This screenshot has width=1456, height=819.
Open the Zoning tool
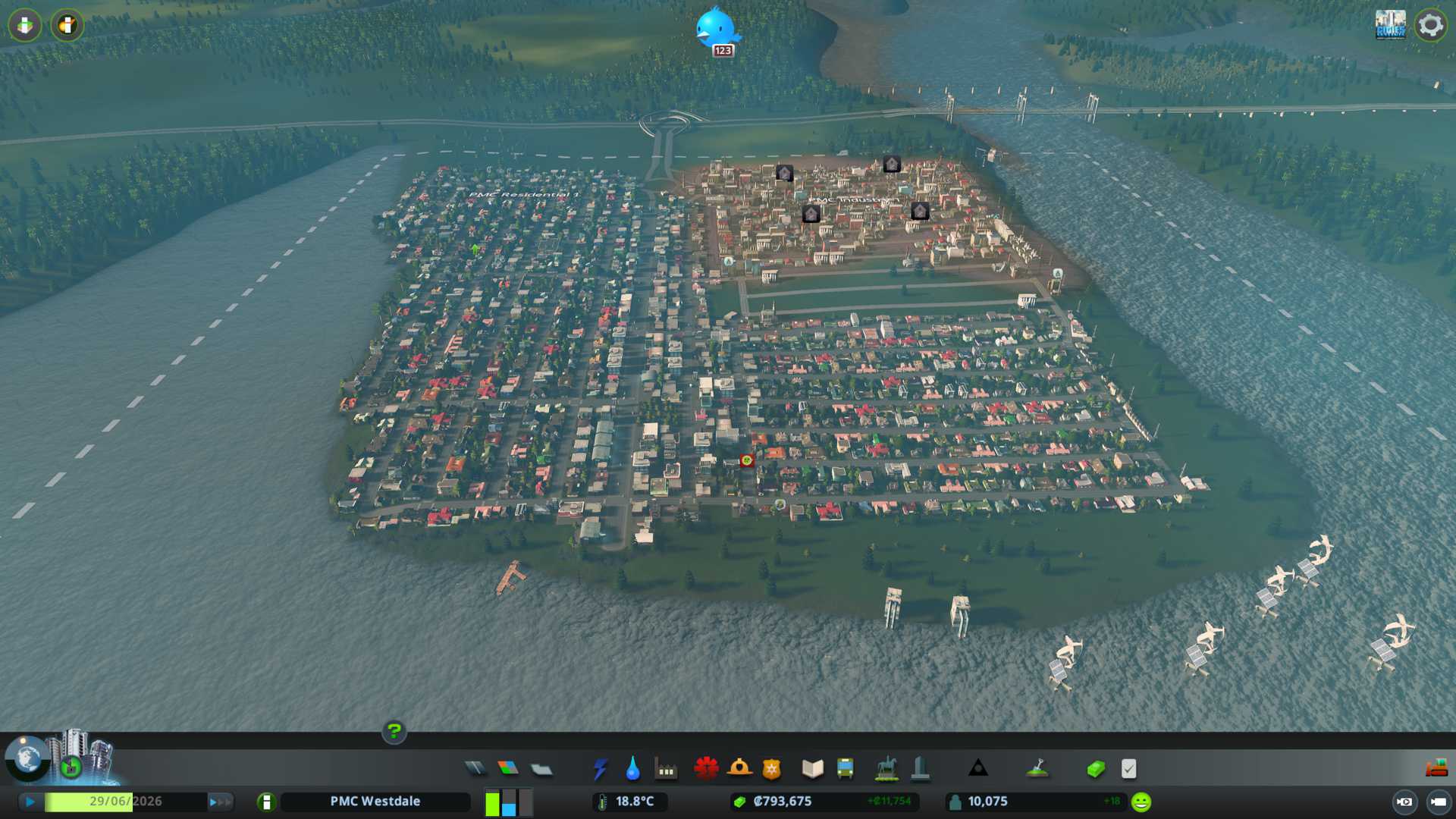pos(508,769)
